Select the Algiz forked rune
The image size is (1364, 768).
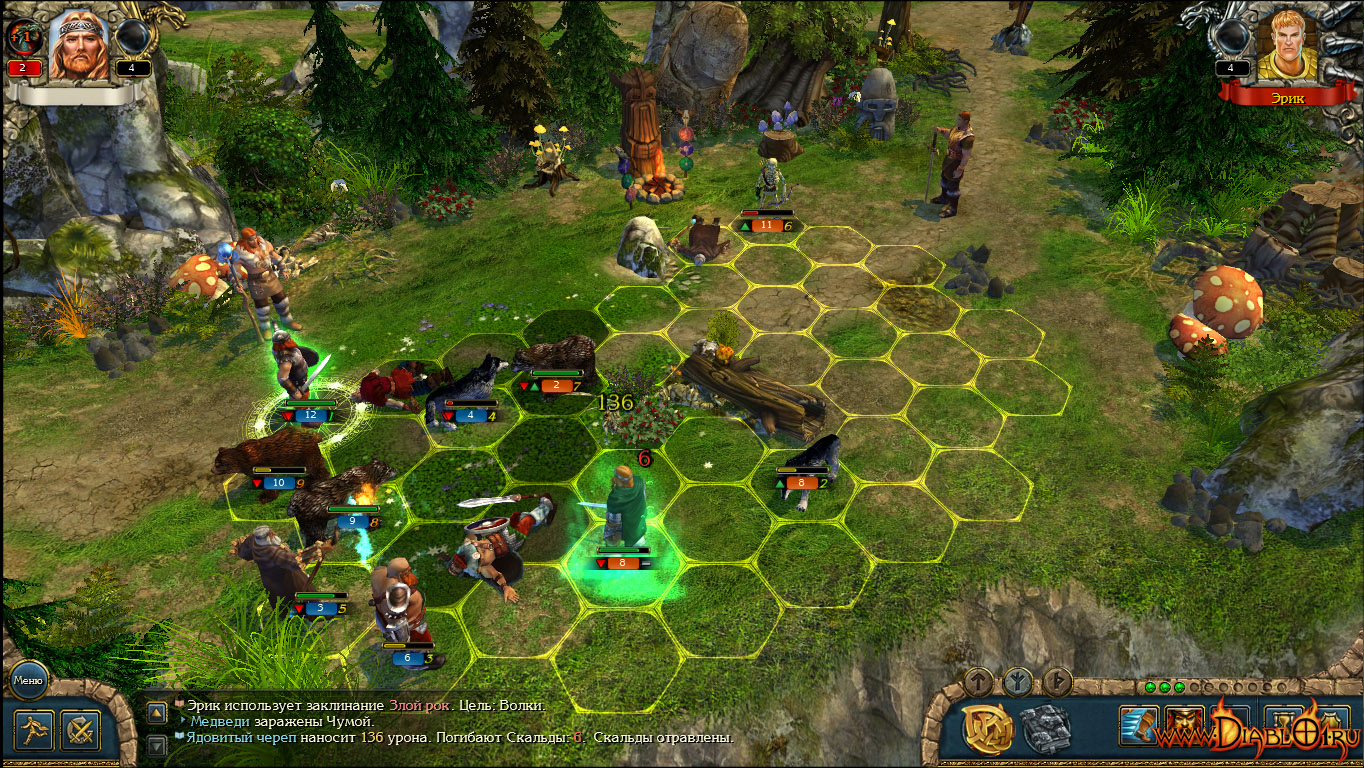click(x=1018, y=682)
